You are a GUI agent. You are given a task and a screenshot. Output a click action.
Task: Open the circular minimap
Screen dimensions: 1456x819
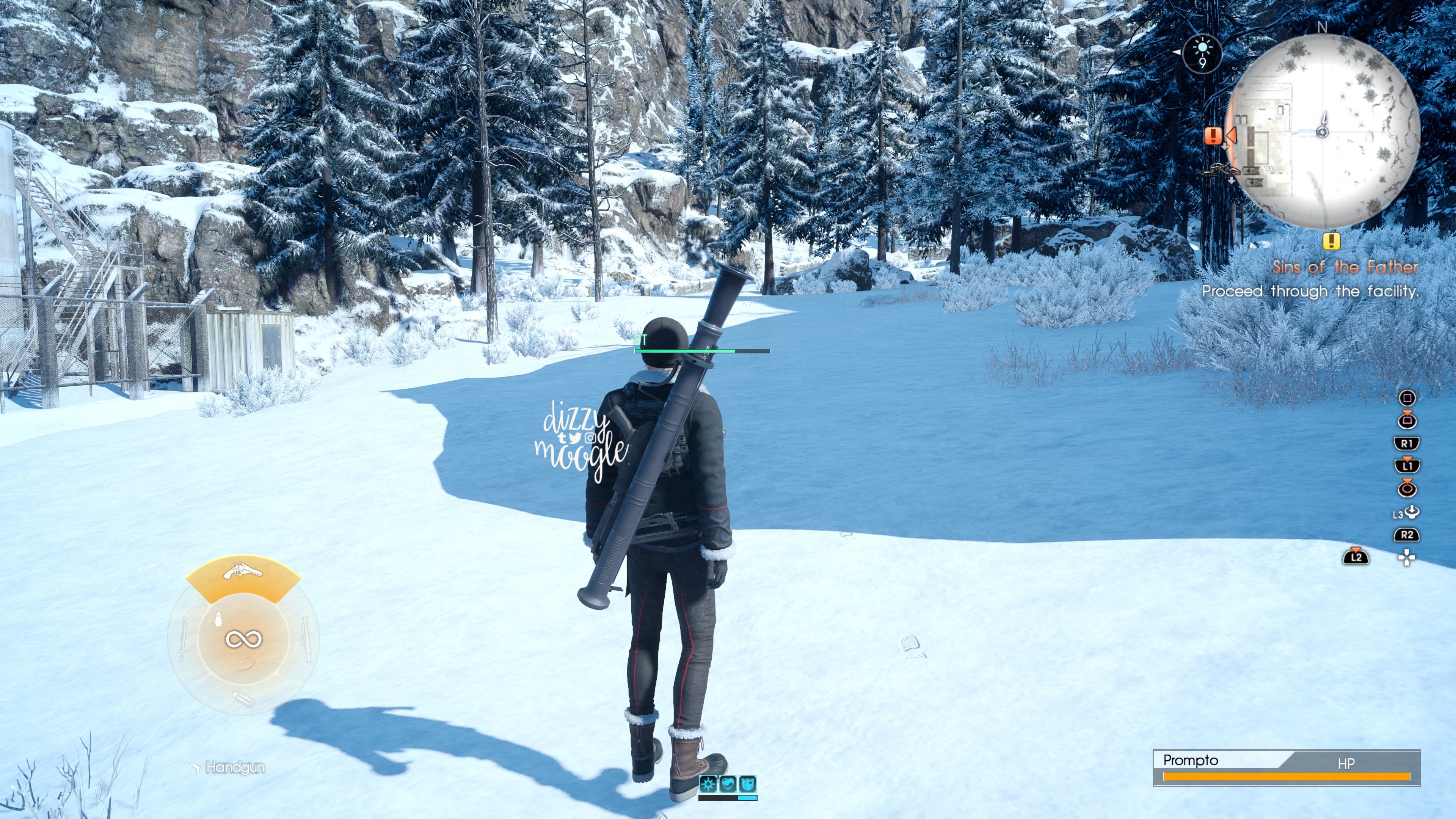[x=1323, y=131]
